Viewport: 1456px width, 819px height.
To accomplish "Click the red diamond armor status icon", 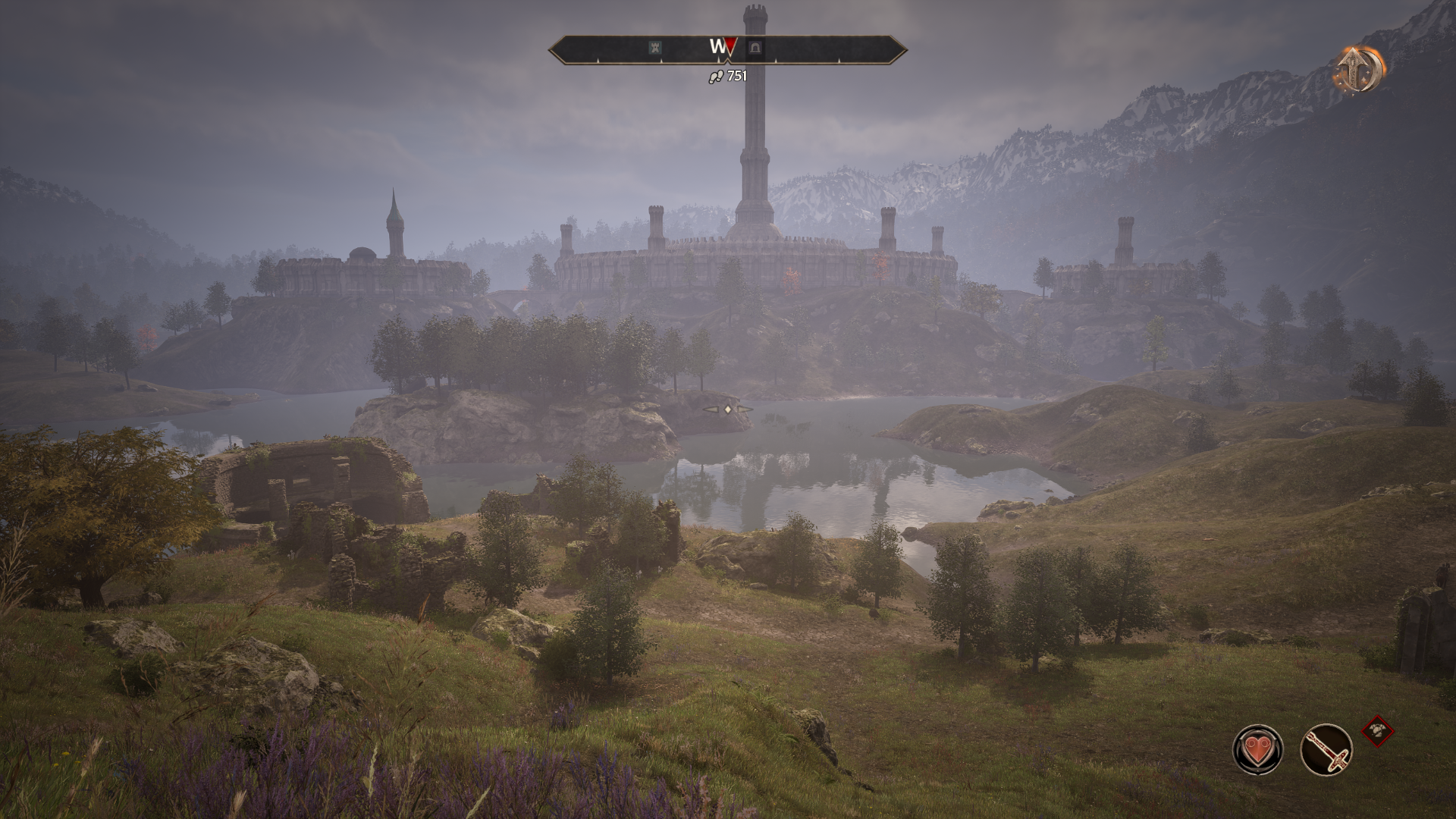I will (x=1378, y=731).
